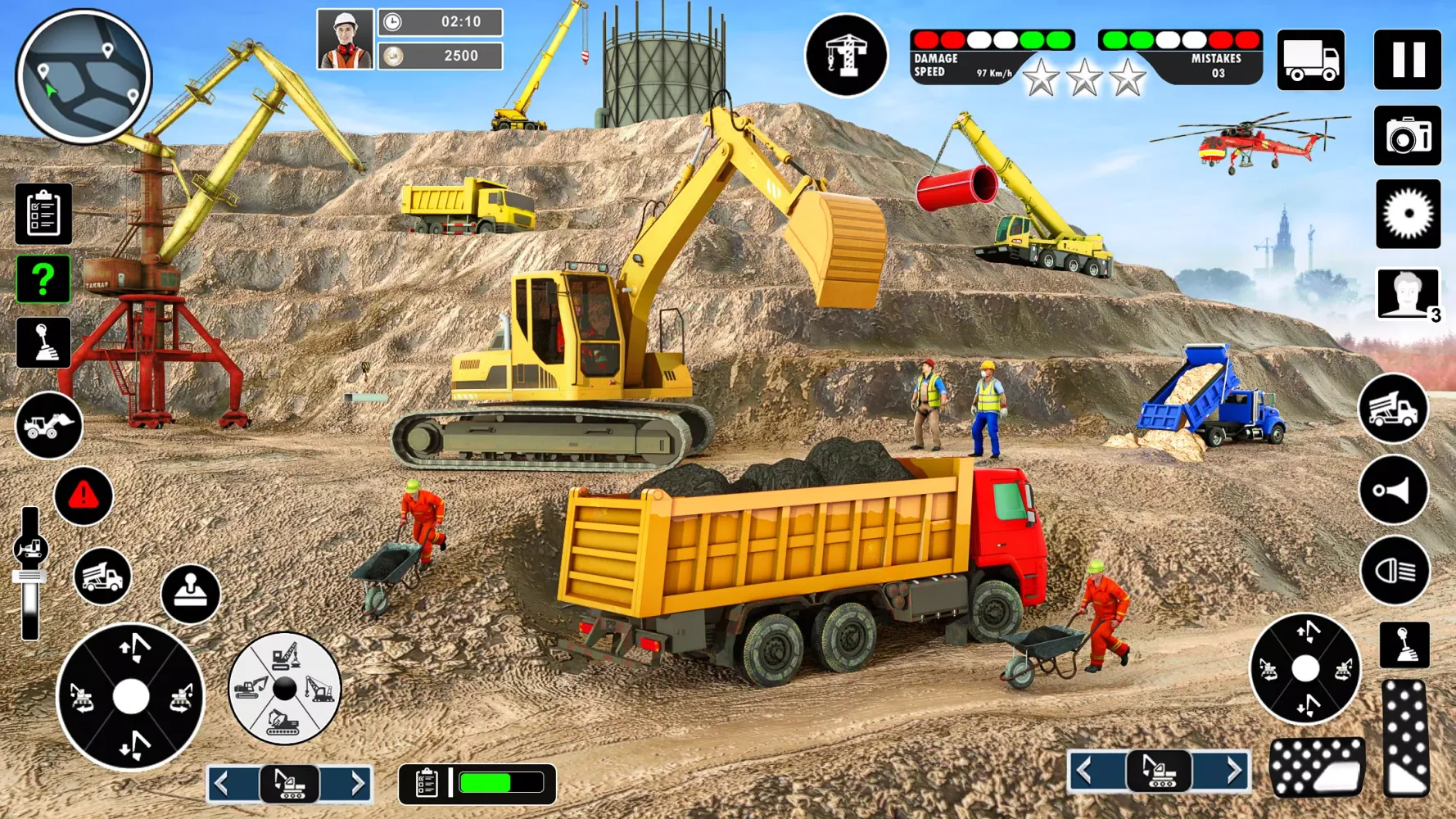1456x819 pixels.
Task: Click the camera view icon
Action: click(x=1407, y=136)
